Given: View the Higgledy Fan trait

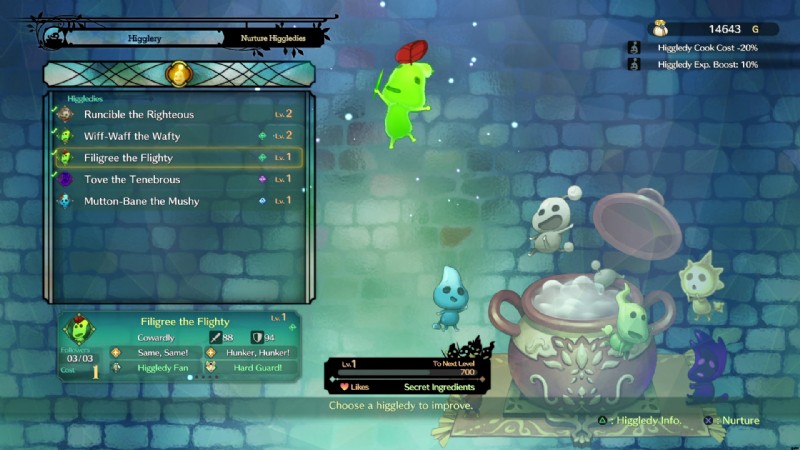Looking at the screenshot, I should point(158,368).
